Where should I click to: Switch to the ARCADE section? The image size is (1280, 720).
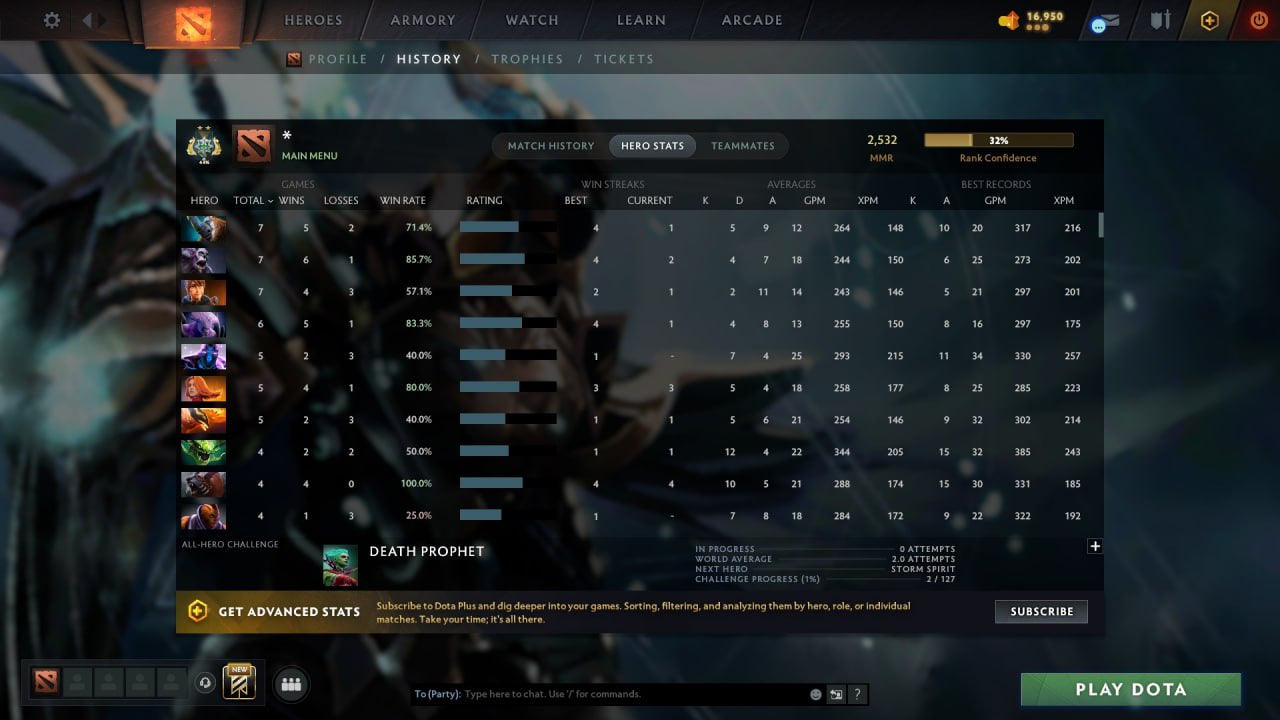pyautogui.click(x=751, y=20)
